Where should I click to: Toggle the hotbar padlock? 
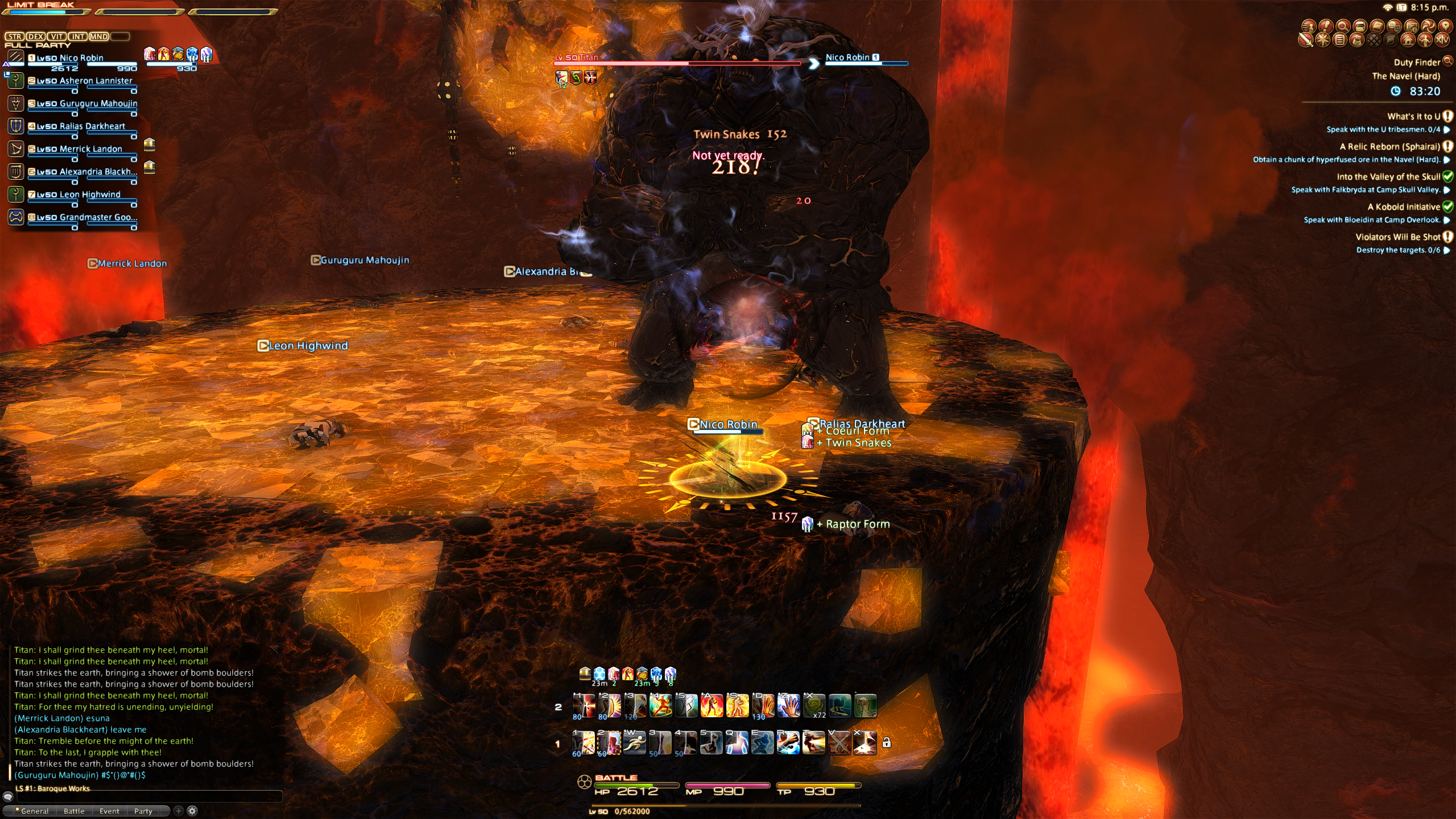tap(886, 742)
